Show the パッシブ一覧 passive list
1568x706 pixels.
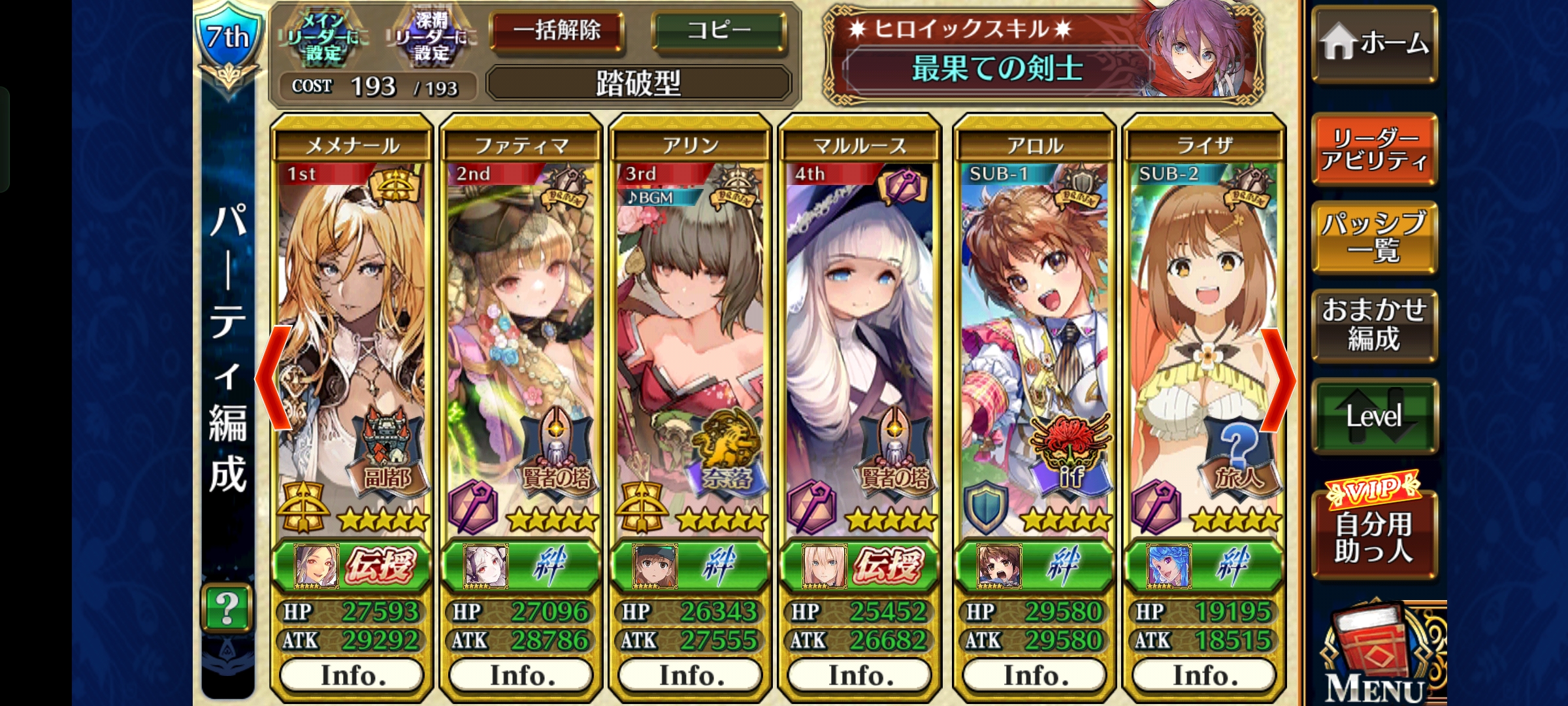point(1373,237)
